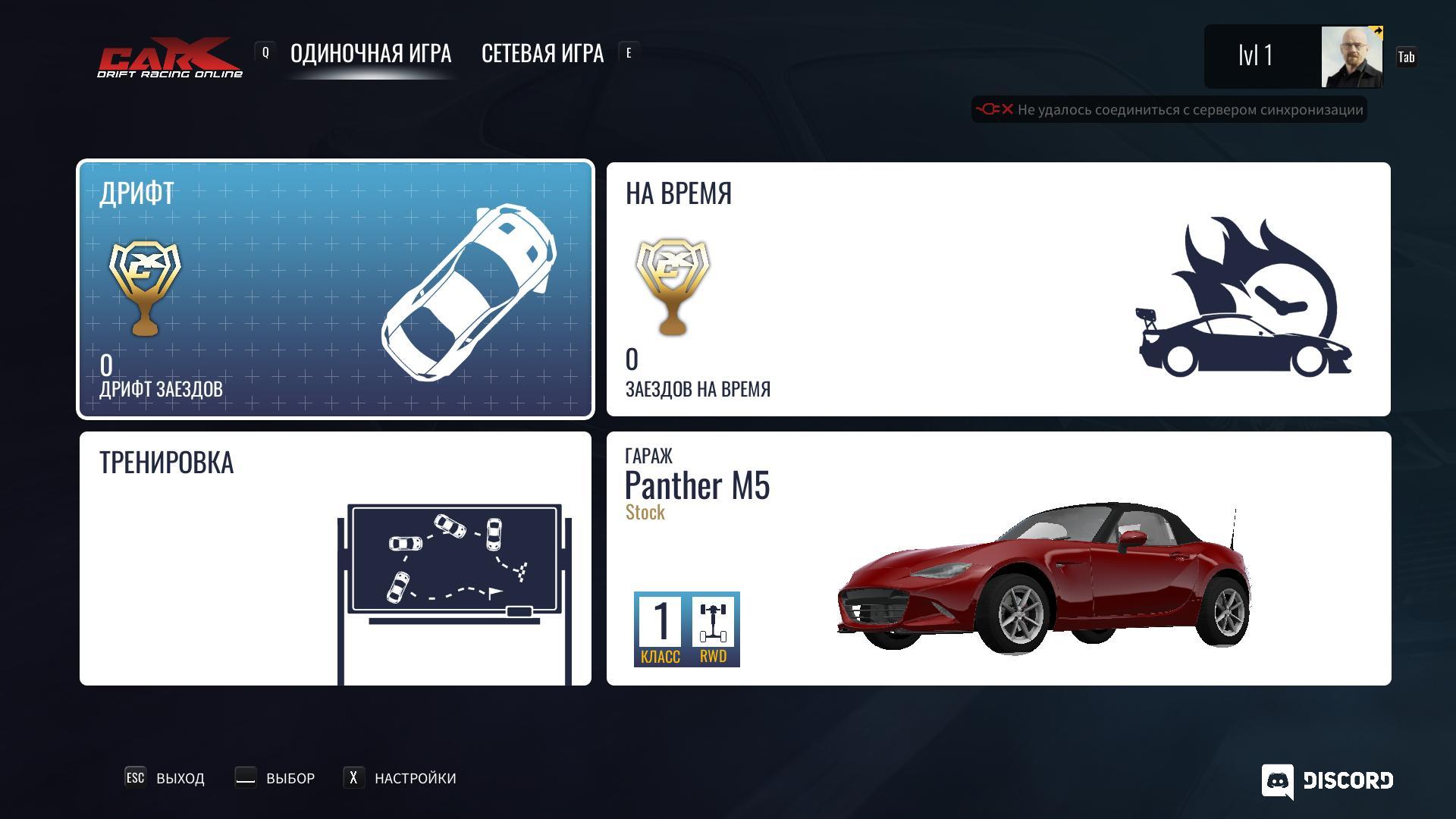Open the Сетевая игра tab
This screenshot has width=1456, height=819.
(x=542, y=53)
